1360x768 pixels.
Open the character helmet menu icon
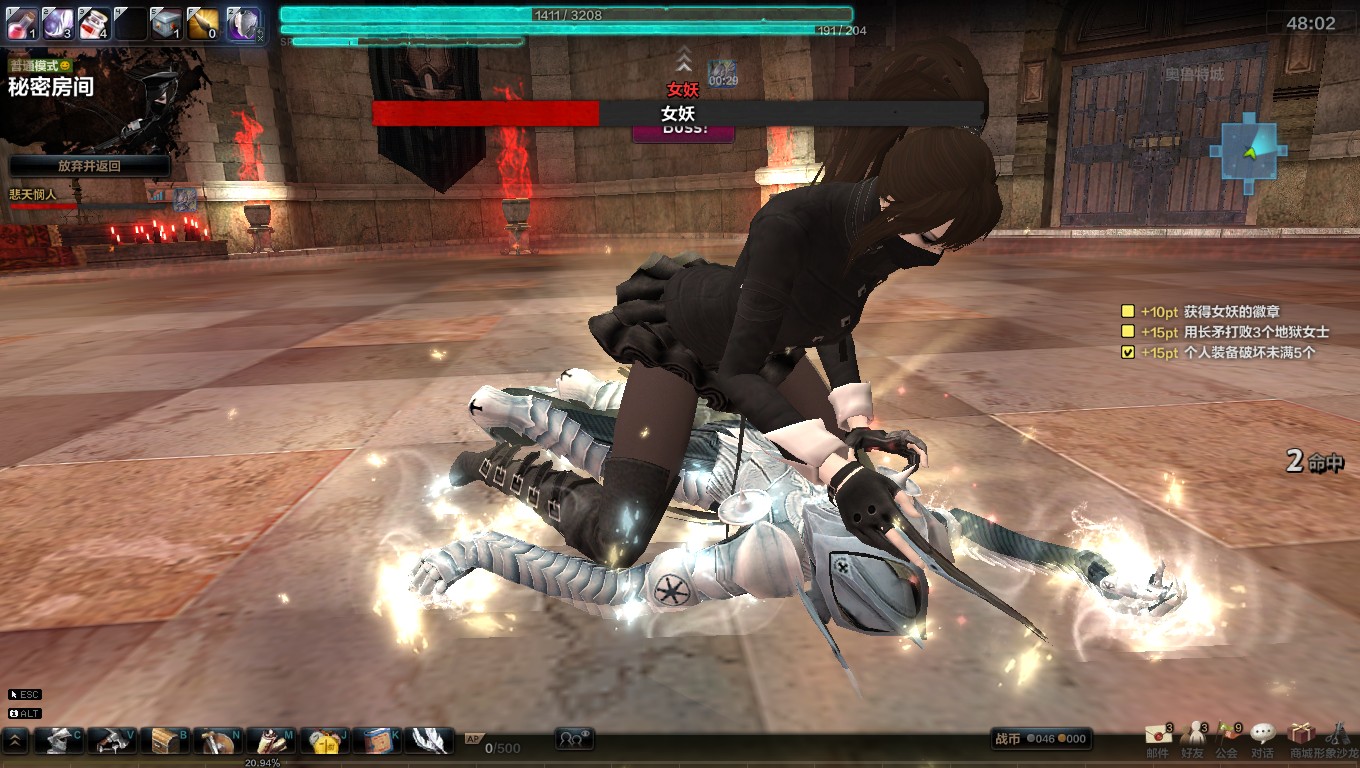point(59,740)
